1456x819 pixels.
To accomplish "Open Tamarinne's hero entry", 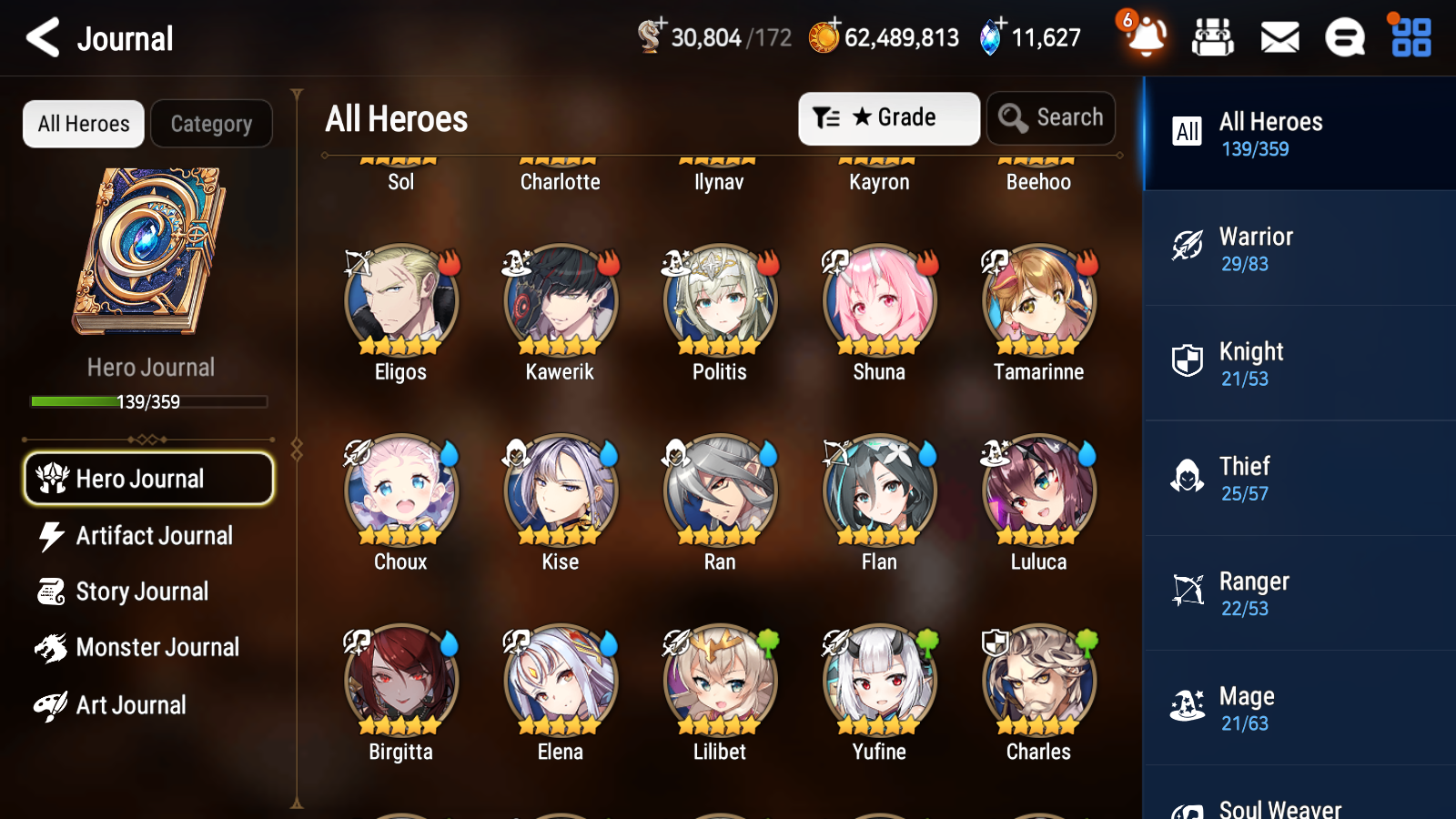I will coord(1037,305).
